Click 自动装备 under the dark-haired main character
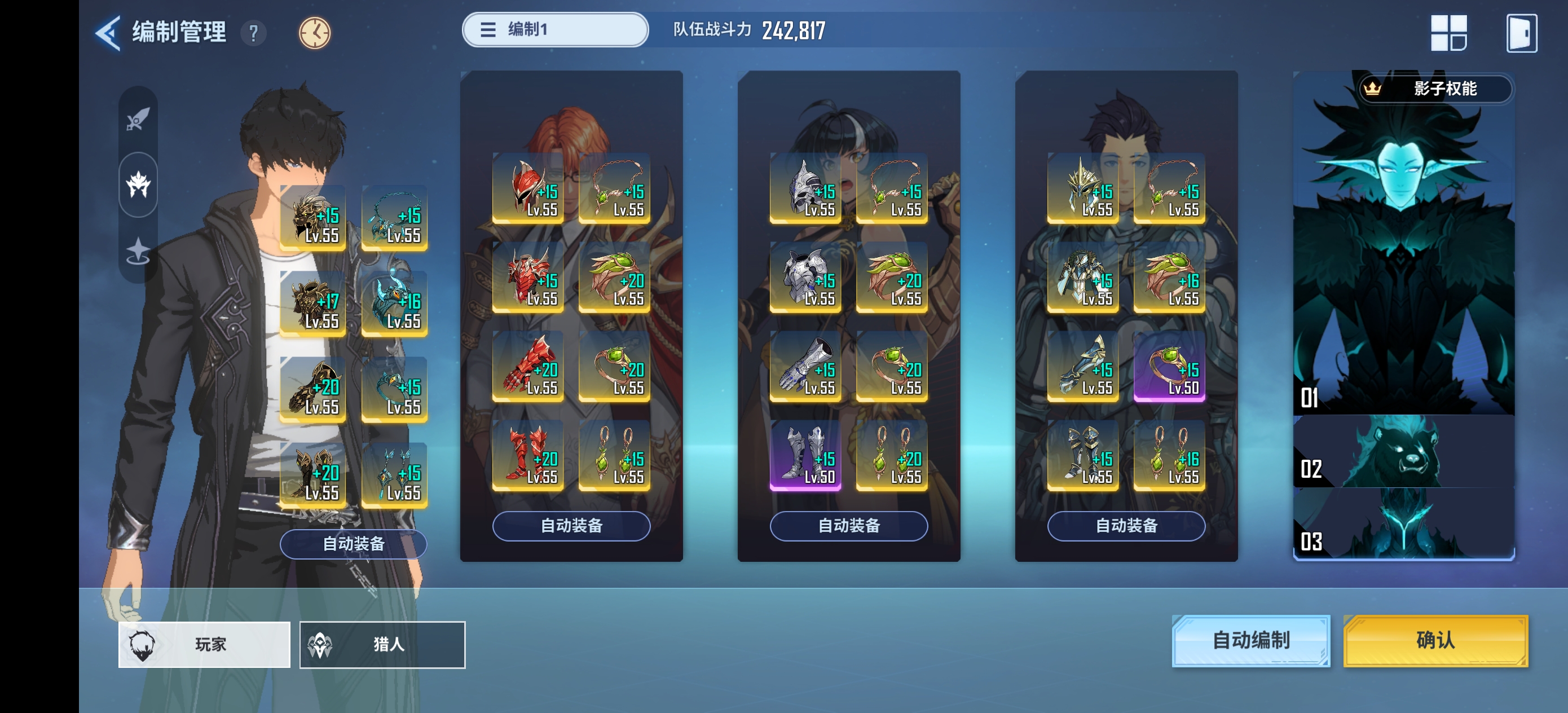Viewport: 1568px width, 713px height. point(353,543)
